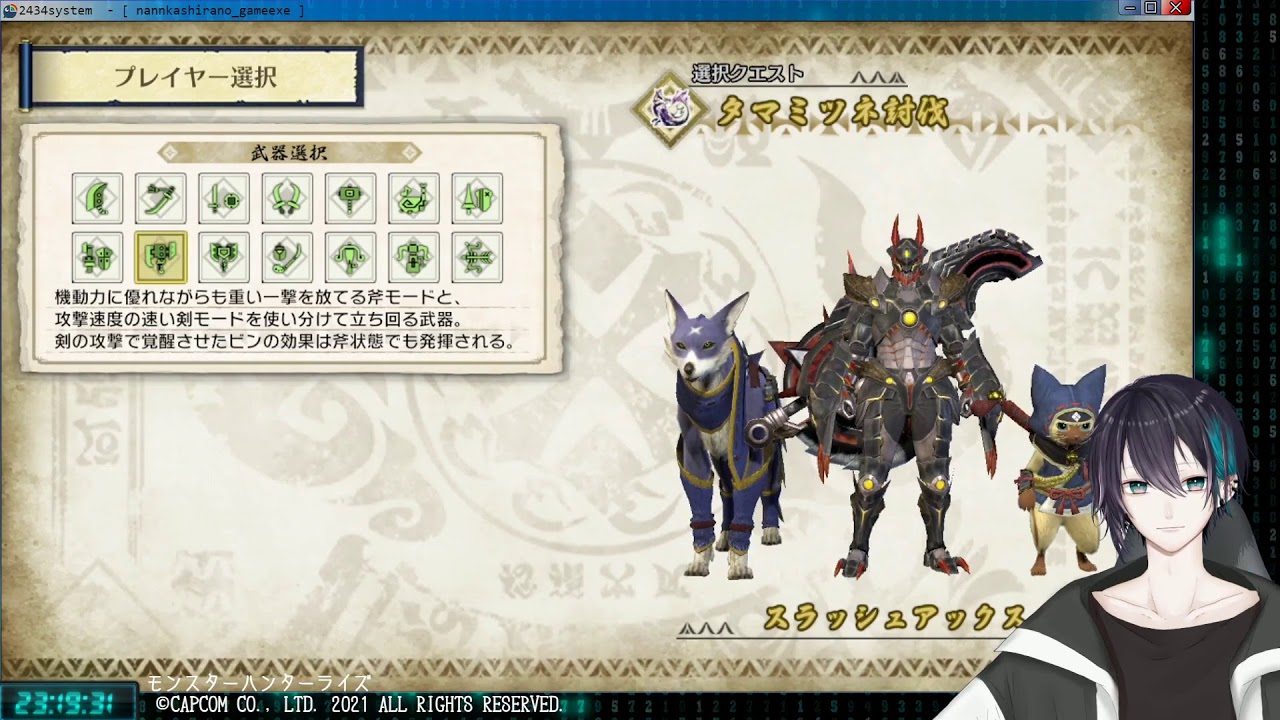1280x720 pixels.
Task: Select the Heavy Bowgun weapon icon
Action: pyautogui.click(x=414, y=258)
